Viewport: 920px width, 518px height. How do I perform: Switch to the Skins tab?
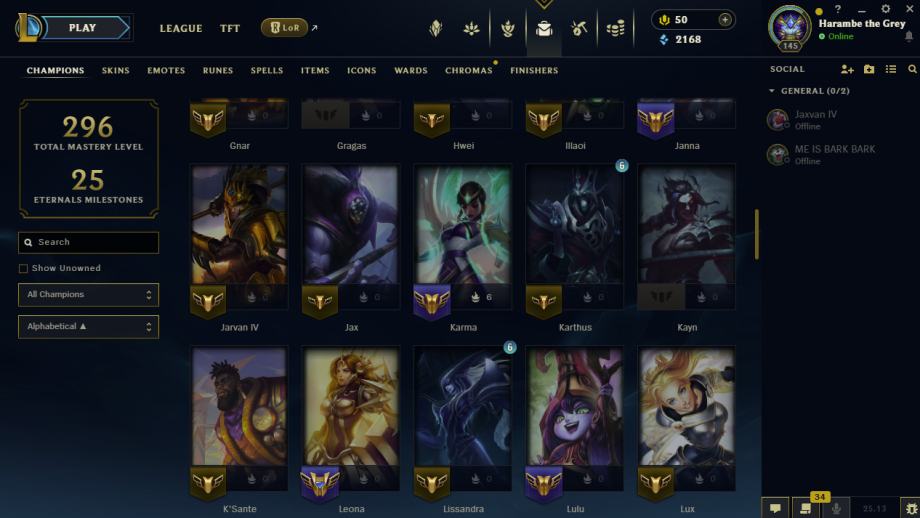tap(116, 71)
